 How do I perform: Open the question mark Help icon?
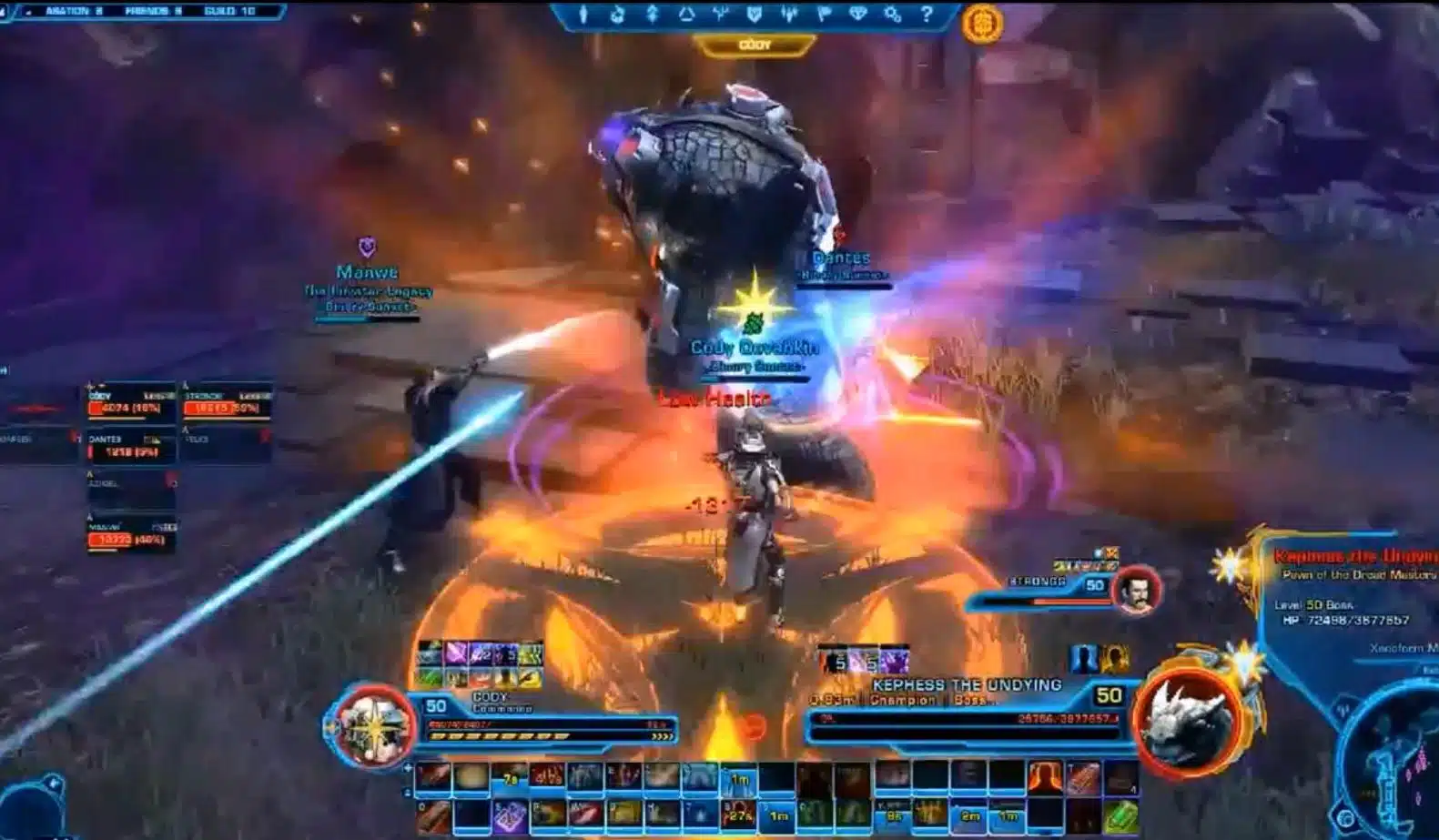pos(927,15)
